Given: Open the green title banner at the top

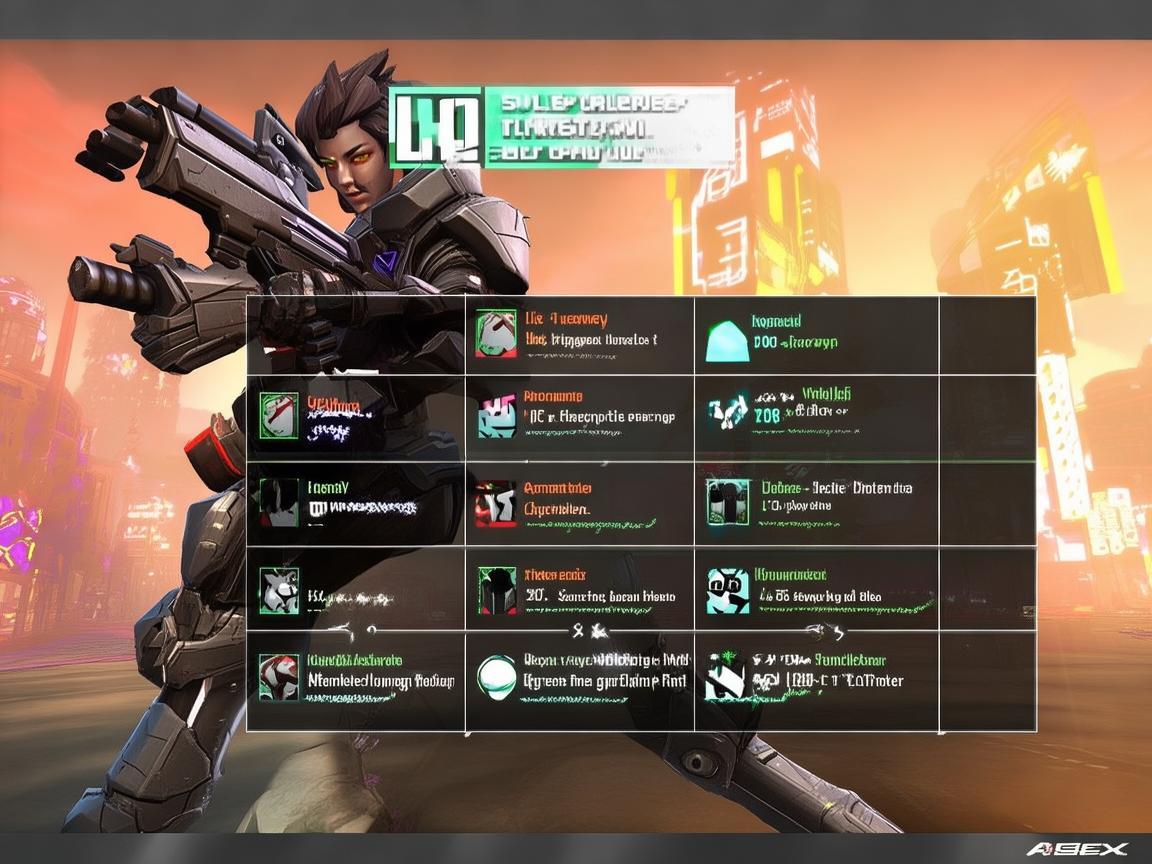Looking at the screenshot, I should tap(560, 126).
